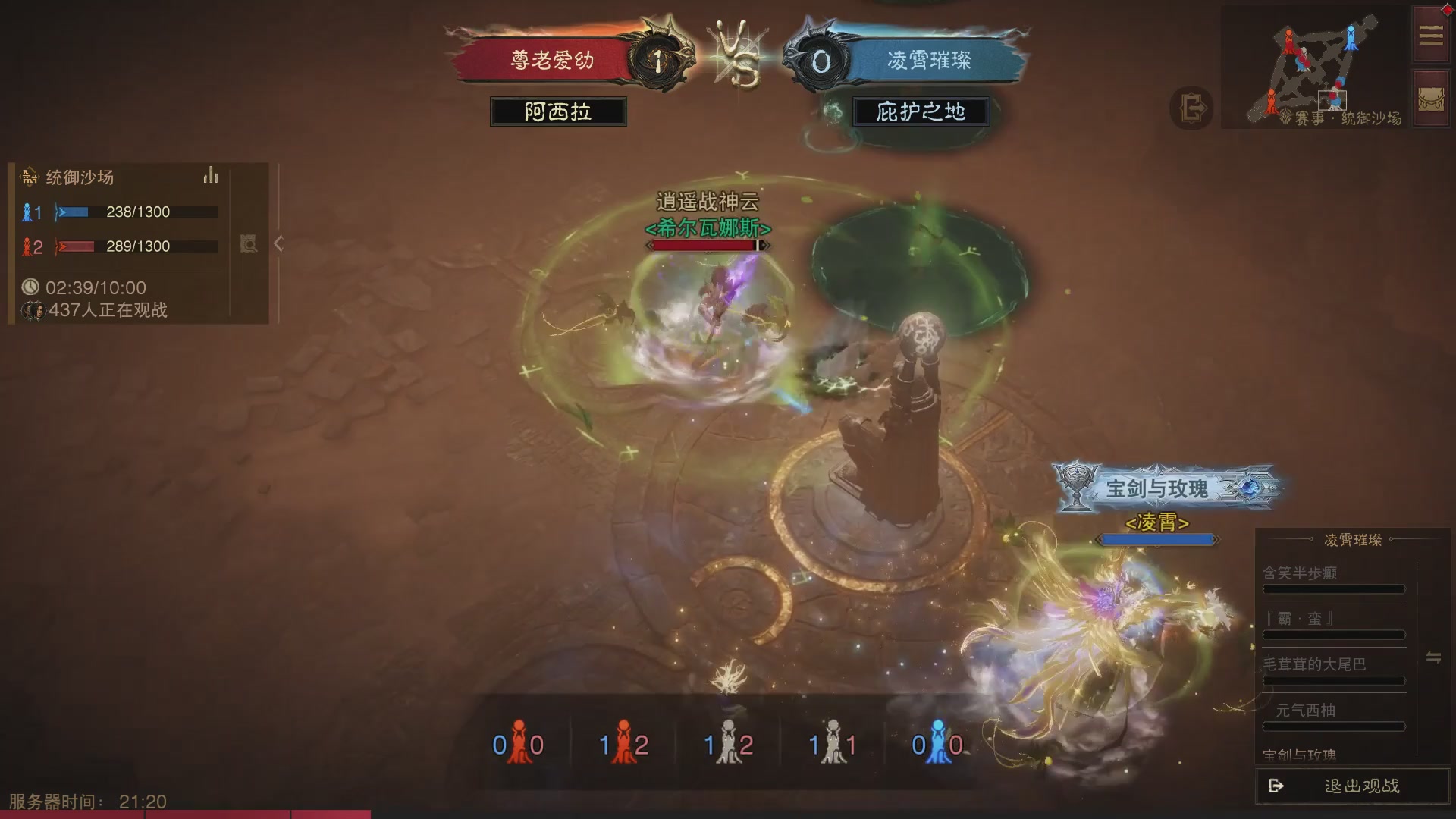The height and width of the screenshot is (819, 1456).
Task: Open the bag icon below the menu
Action: pos(1431,99)
